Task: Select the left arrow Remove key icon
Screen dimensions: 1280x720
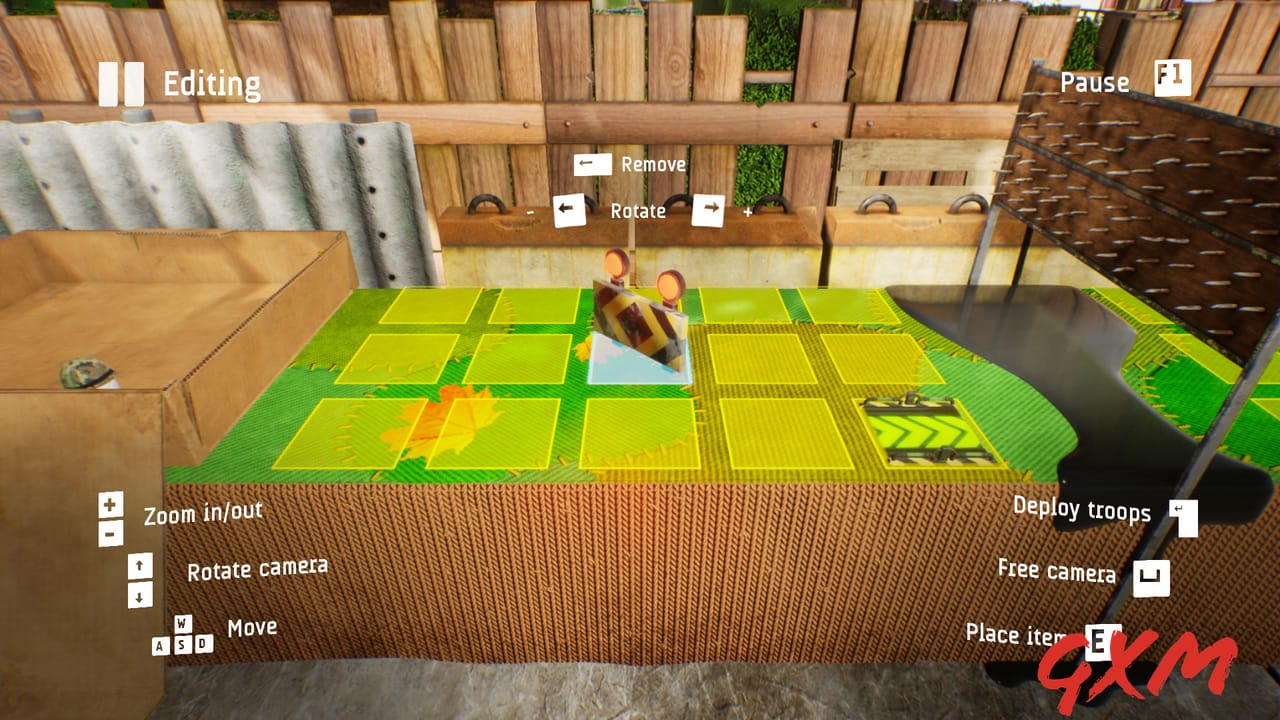Action: [x=591, y=163]
